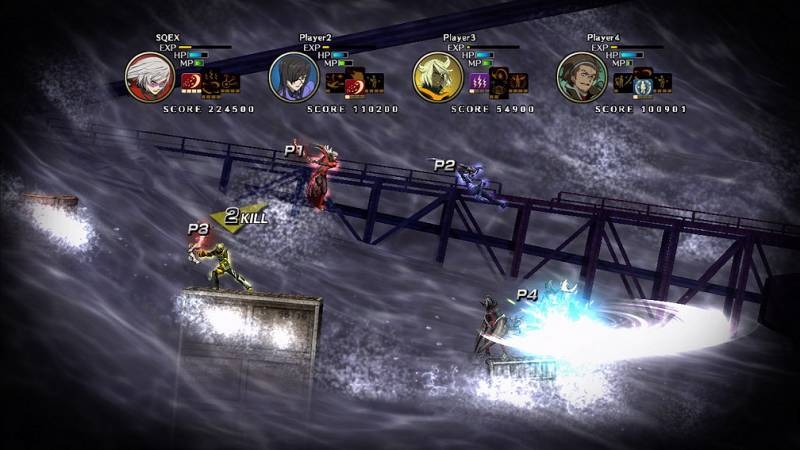Click Player2's dark-haired character portrait
This screenshot has width=800, height=450.
point(294,76)
